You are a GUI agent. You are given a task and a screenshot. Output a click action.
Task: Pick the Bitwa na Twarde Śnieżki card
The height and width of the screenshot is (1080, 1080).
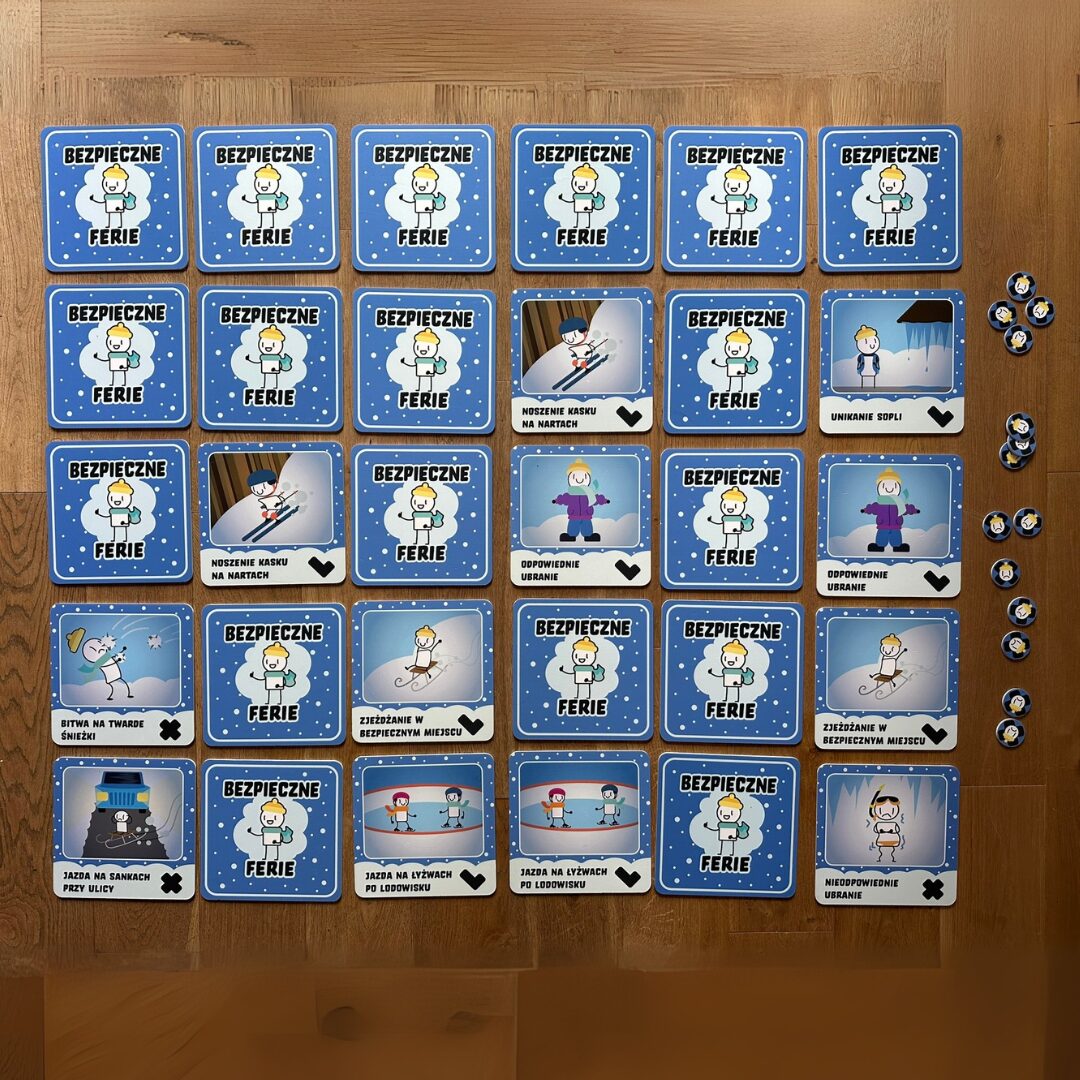[122, 673]
